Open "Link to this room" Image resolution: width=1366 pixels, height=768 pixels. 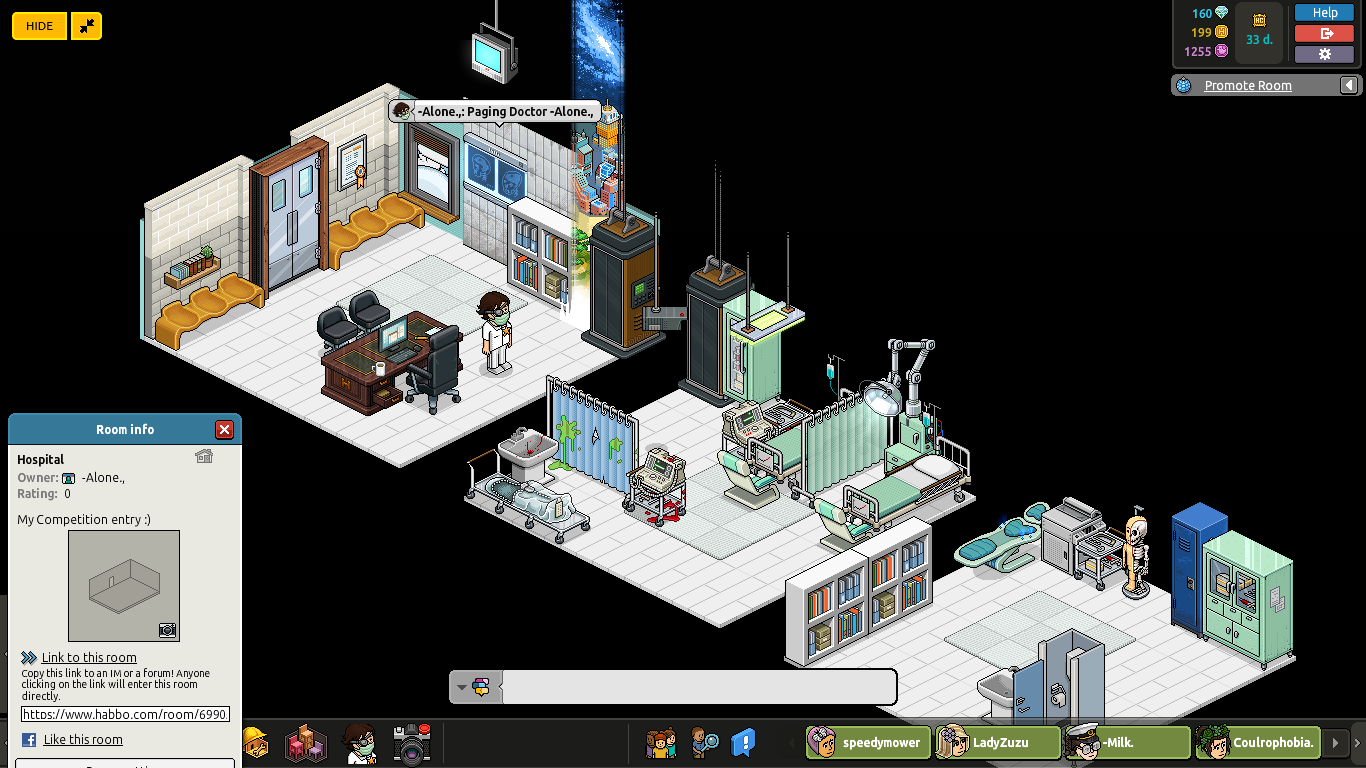[89, 657]
